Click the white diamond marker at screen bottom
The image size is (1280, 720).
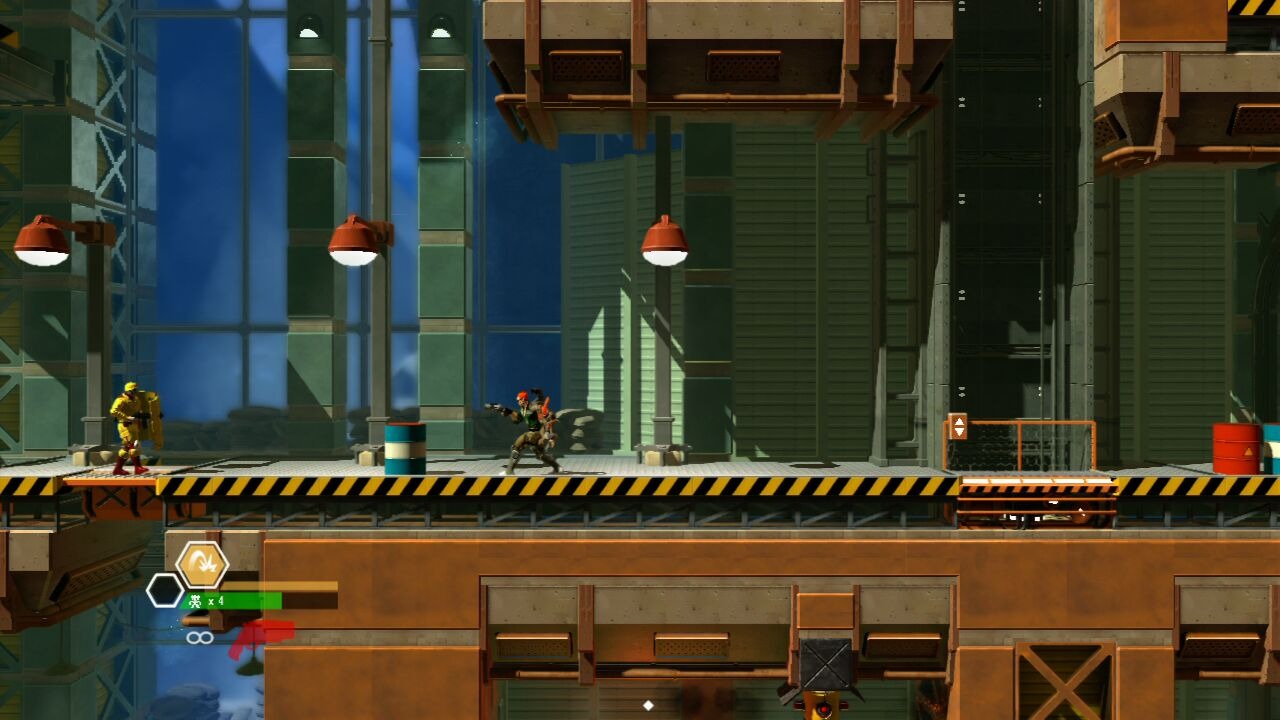[x=646, y=706]
